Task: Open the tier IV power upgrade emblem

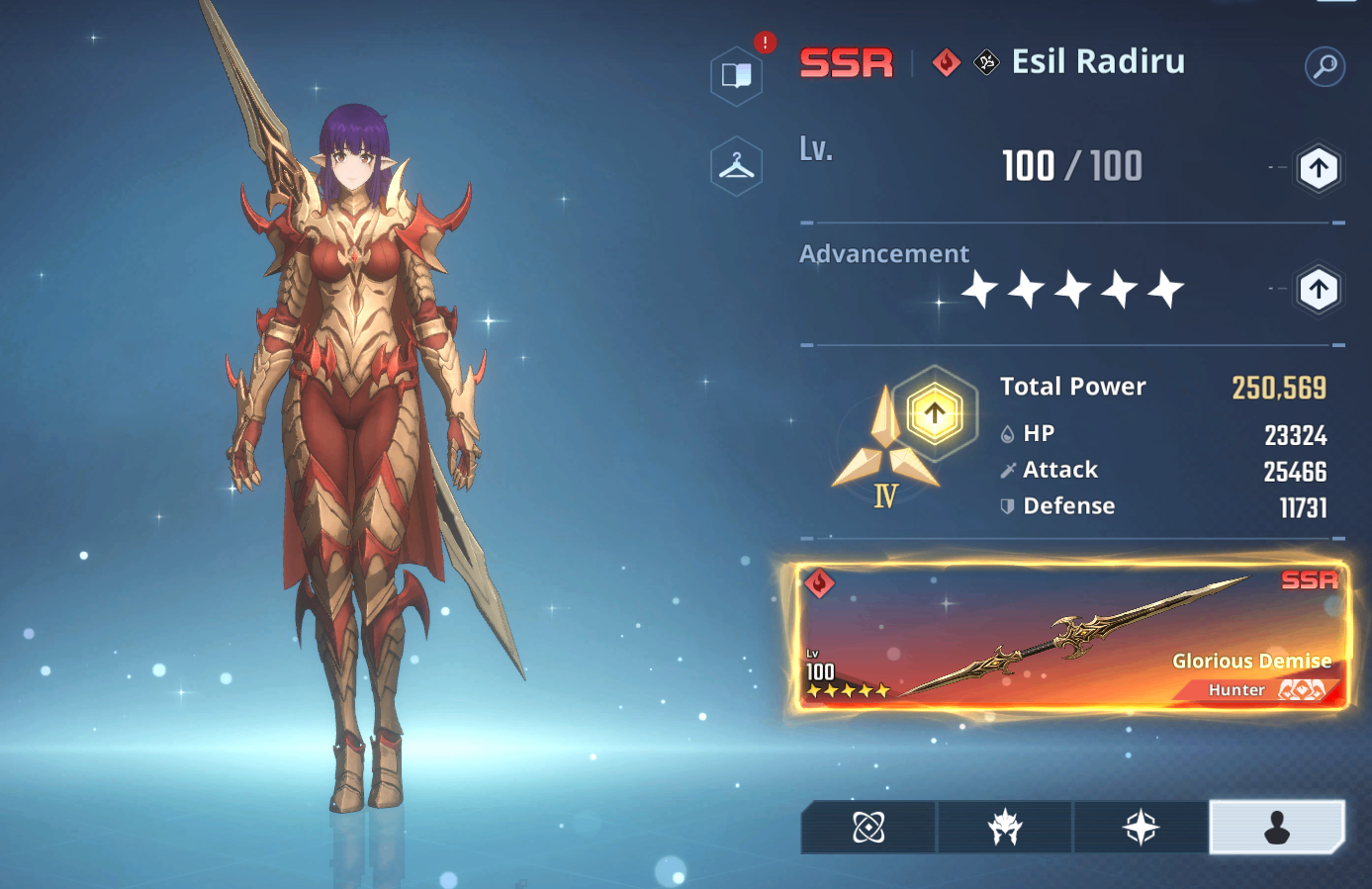Action: (934, 413)
